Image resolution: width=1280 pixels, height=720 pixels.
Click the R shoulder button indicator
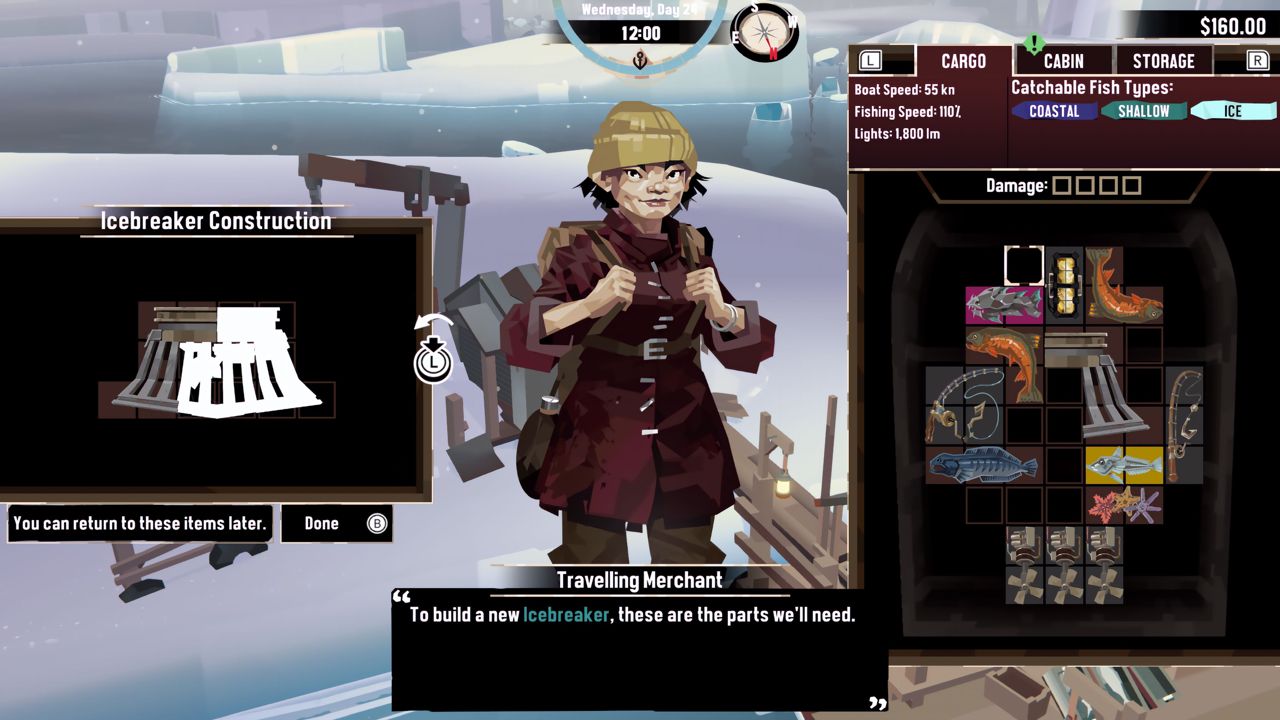pyautogui.click(x=1256, y=60)
